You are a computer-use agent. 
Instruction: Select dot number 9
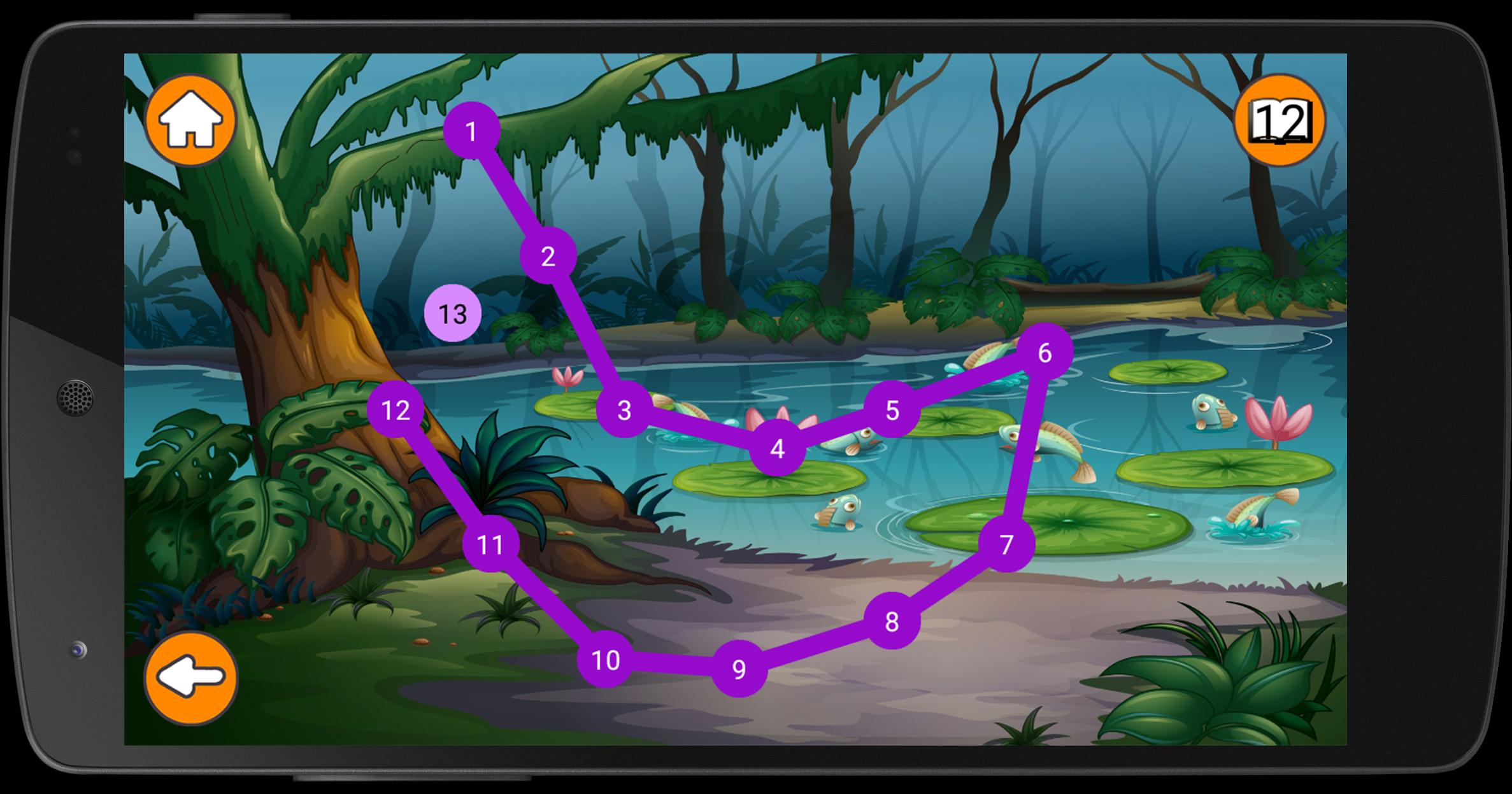[x=739, y=669]
